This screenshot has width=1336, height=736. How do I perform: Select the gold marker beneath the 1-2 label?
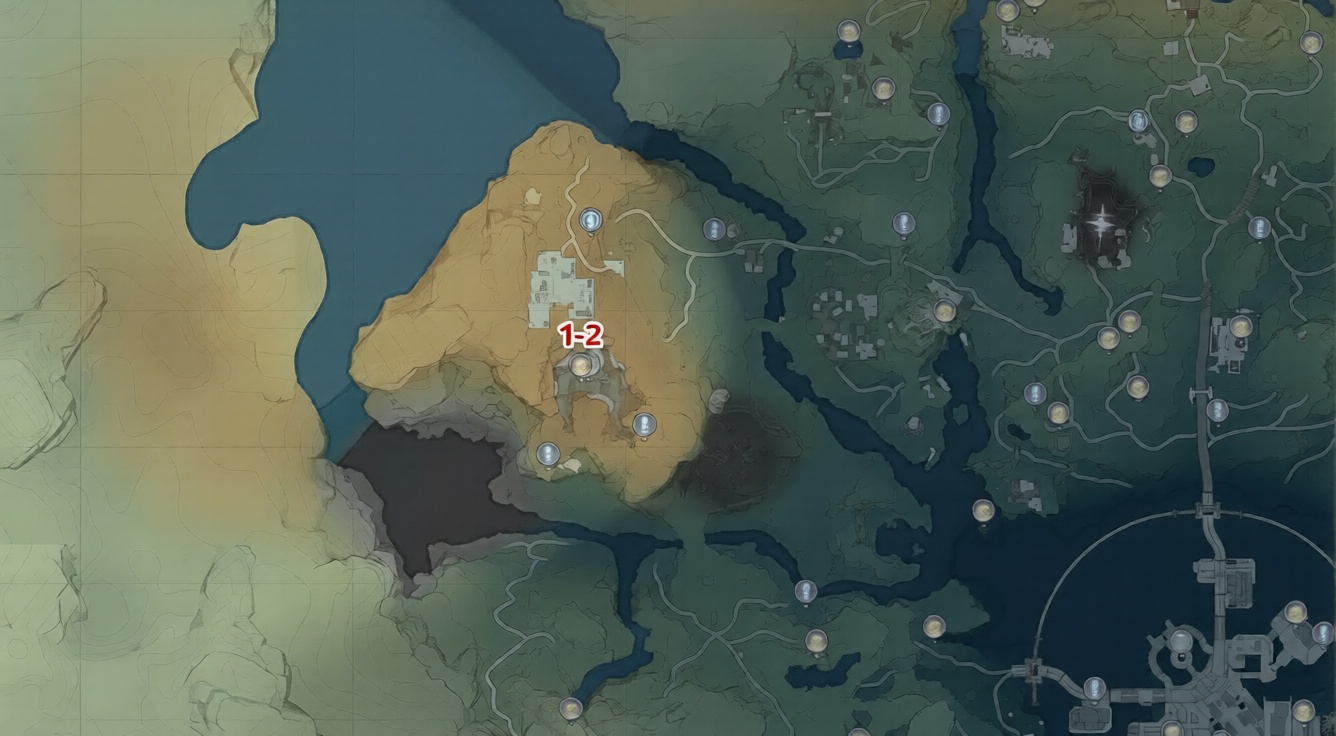click(x=581, y=366)
